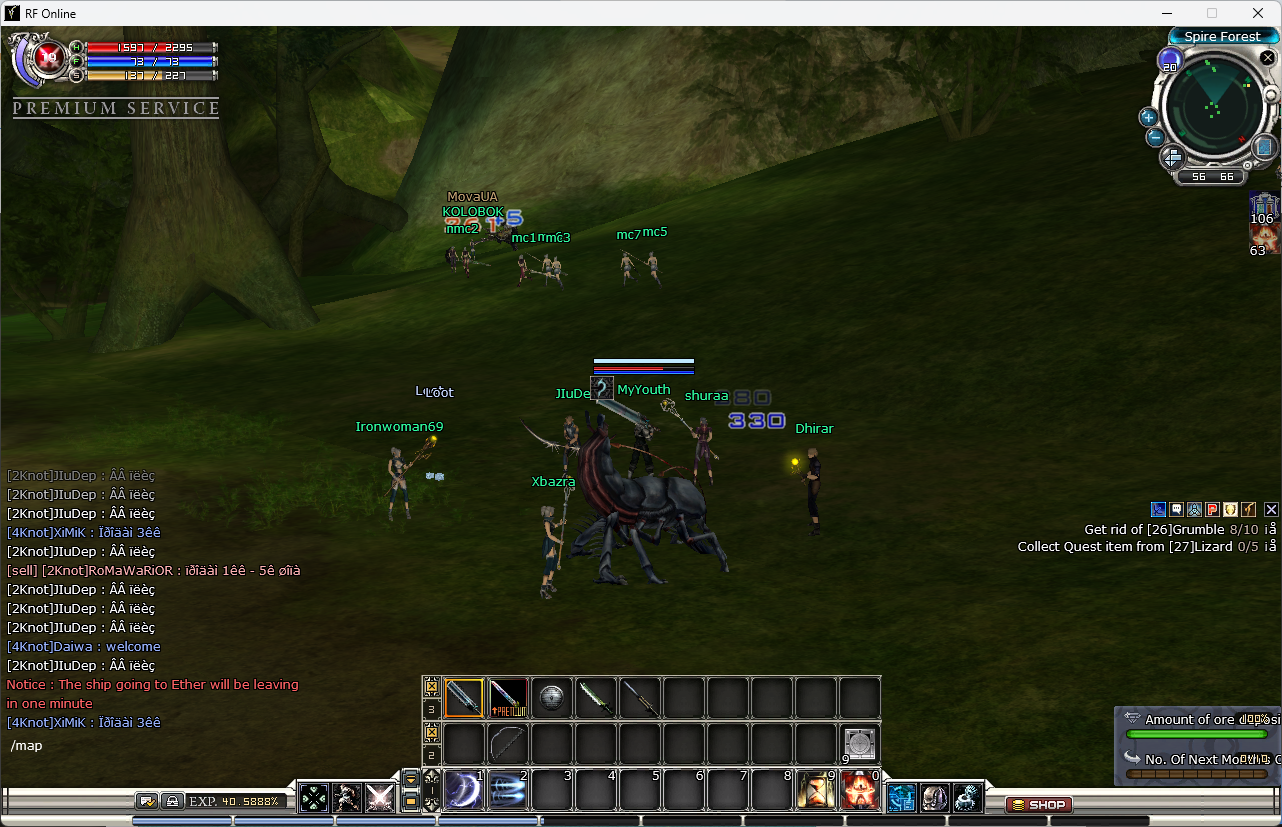This screenshot has height=827, width=1282.
Task: Use the triple arrow skill in slot 2
Action: tap(507, 791)
